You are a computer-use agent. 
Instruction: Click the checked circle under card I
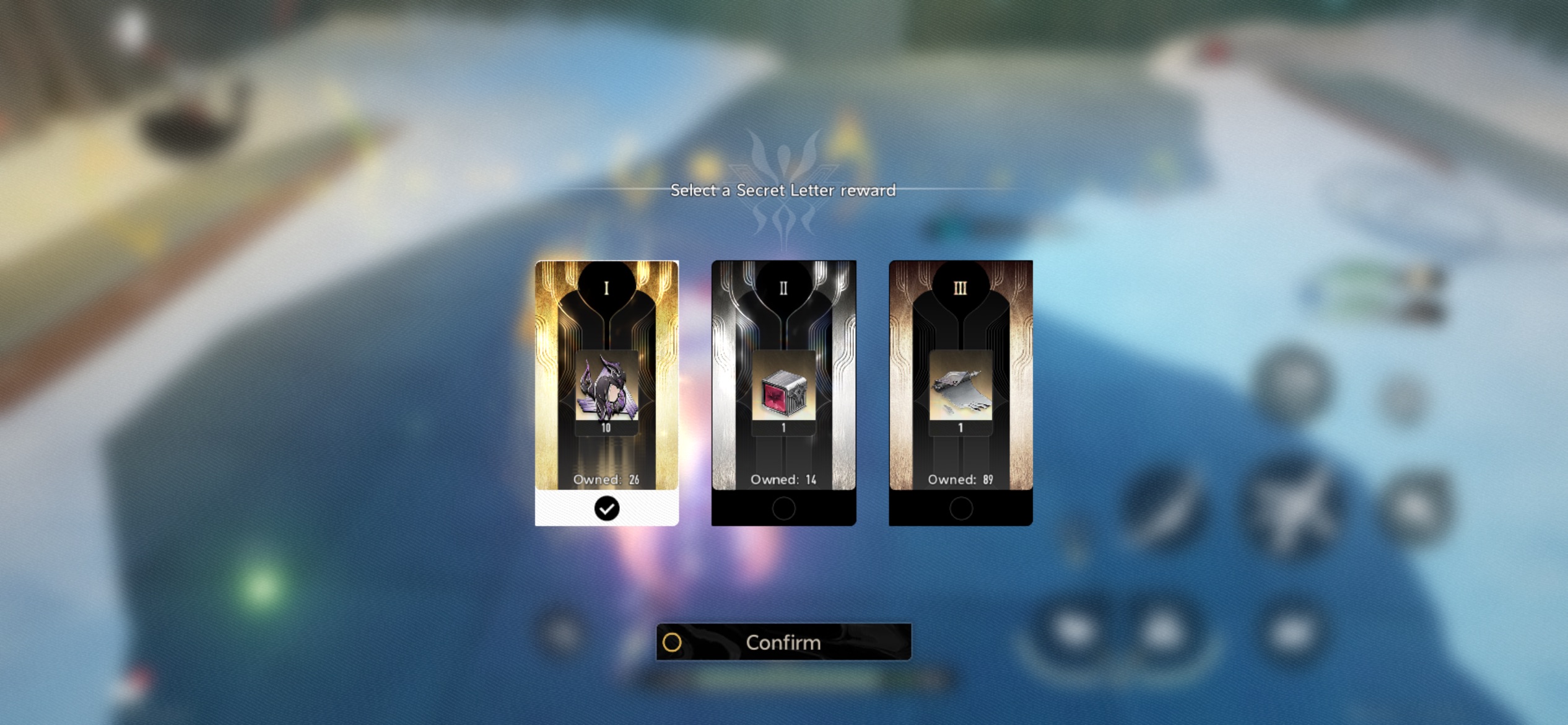[606, 509]
